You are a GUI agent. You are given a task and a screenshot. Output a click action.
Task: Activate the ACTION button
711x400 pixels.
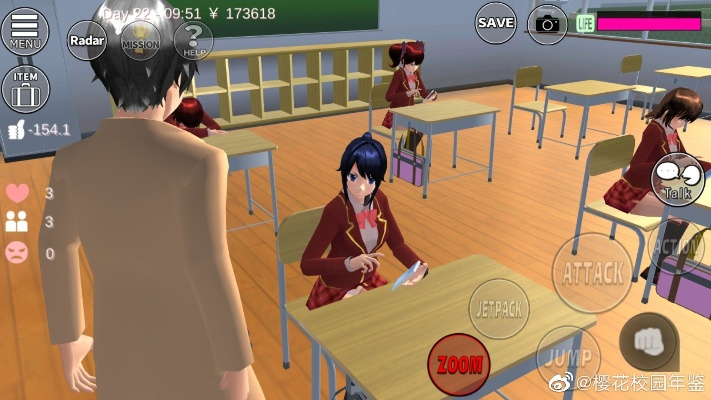[x=678, y=246]
